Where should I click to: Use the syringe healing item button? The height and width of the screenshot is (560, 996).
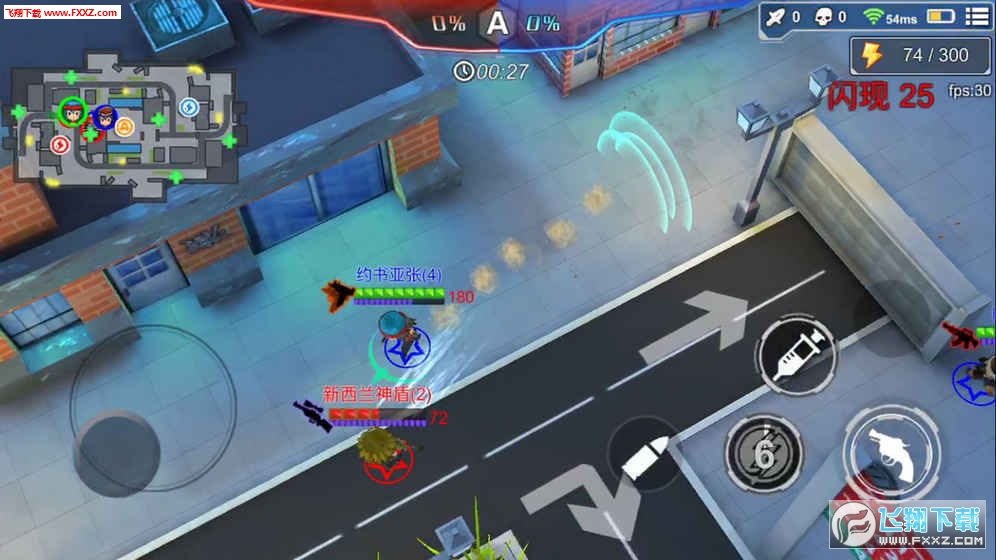click(794, 351)
